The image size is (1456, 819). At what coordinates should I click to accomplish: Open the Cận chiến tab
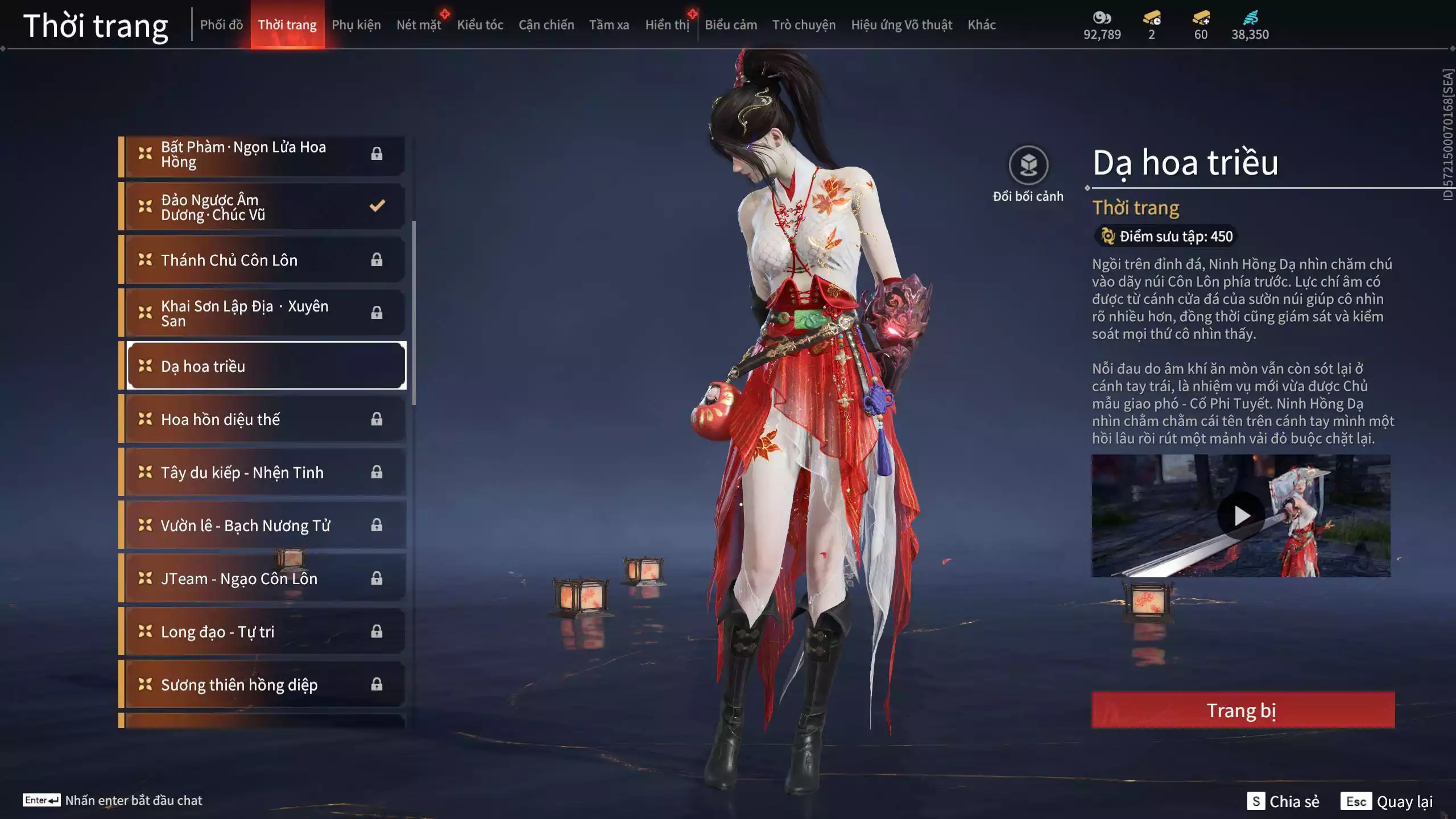546,25
